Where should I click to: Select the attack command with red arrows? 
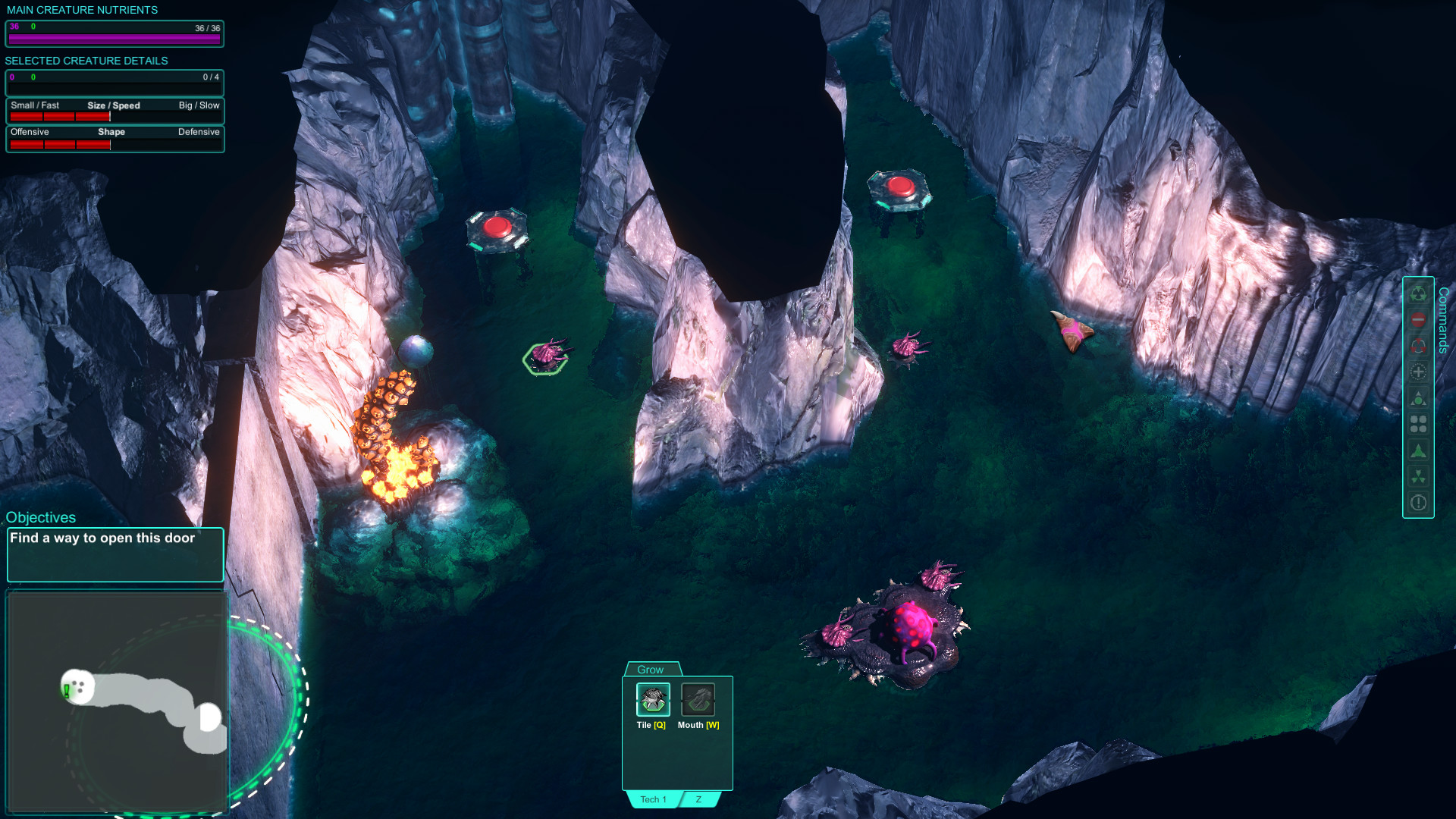click(1418, 347)
